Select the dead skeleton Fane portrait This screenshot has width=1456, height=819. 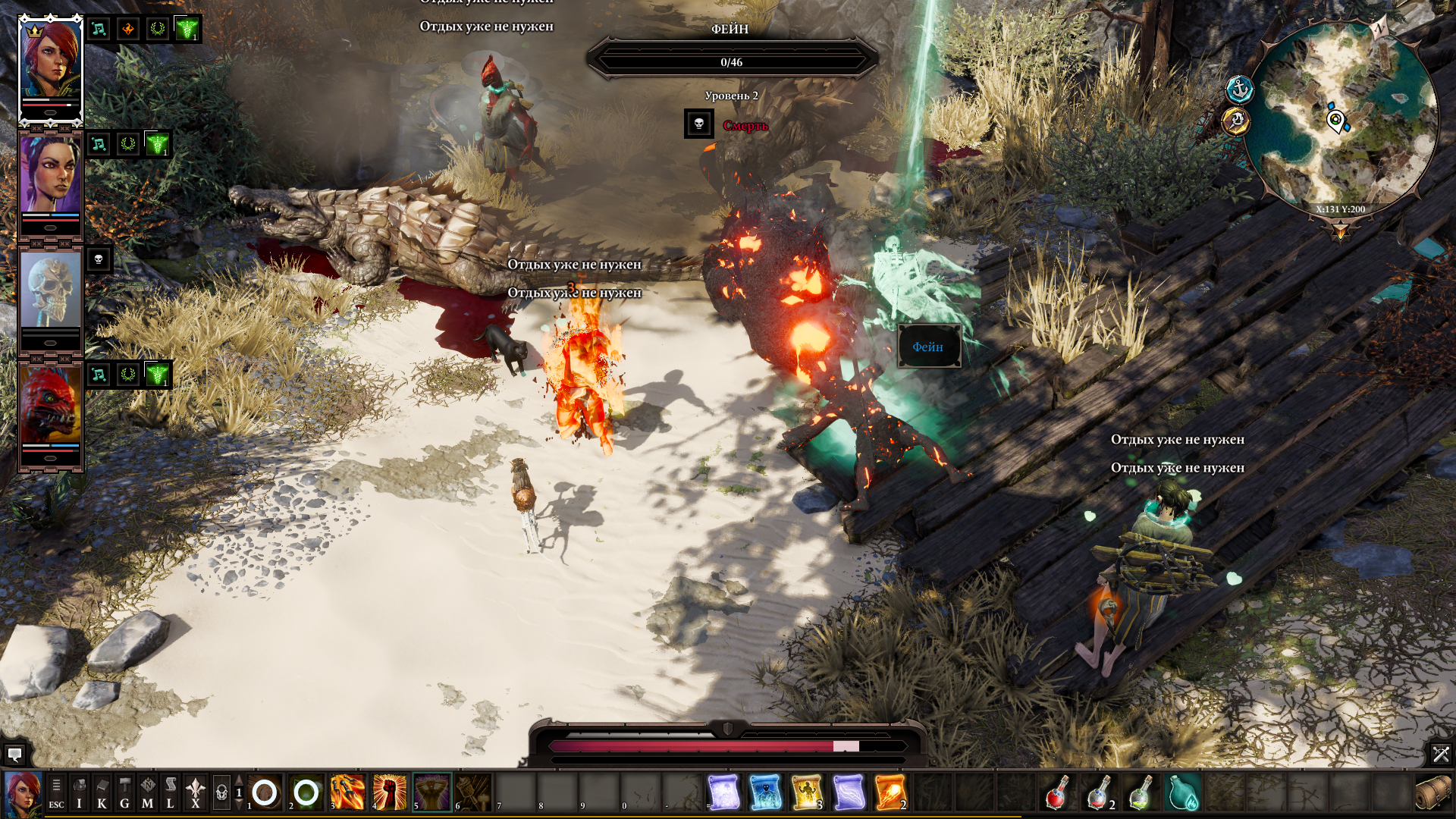[x=50, y=290]
